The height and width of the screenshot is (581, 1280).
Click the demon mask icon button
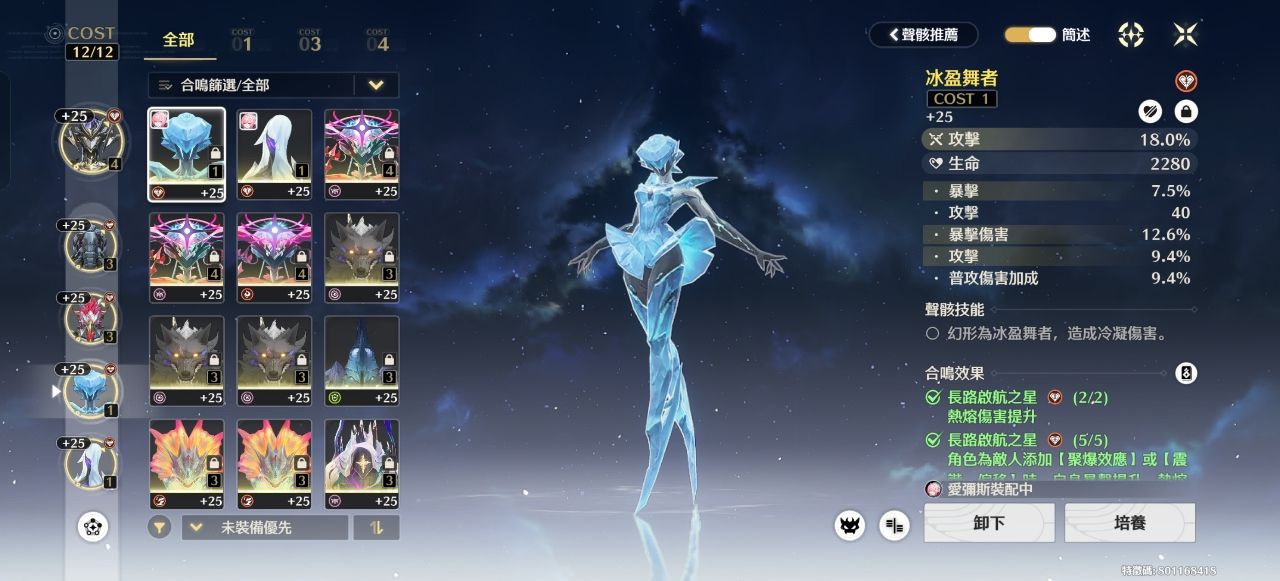tap(849, 524)
